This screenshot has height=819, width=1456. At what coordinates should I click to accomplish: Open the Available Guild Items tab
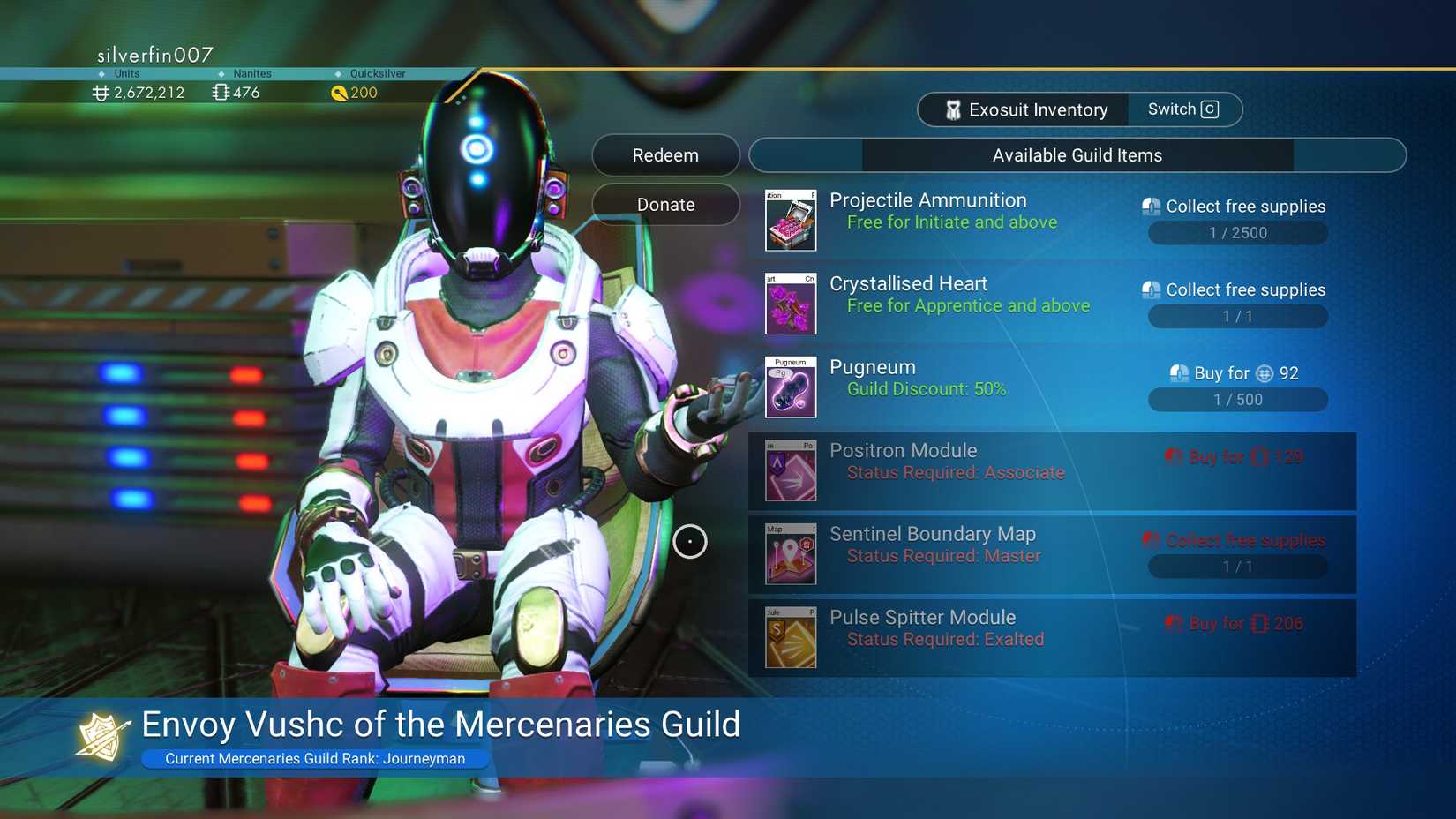pos(1077,154)
